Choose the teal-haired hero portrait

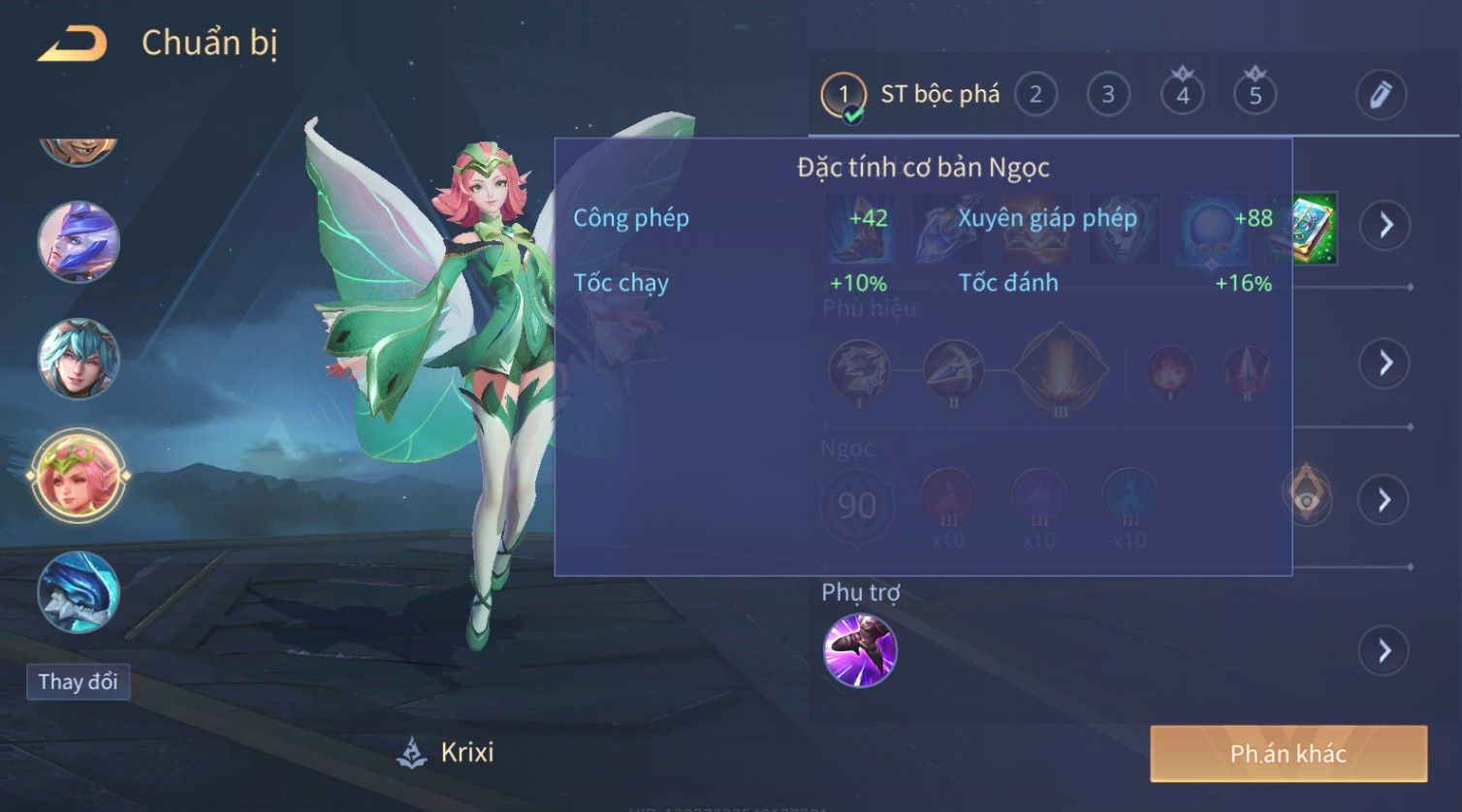pyautogui.click(x=79, y=359)
